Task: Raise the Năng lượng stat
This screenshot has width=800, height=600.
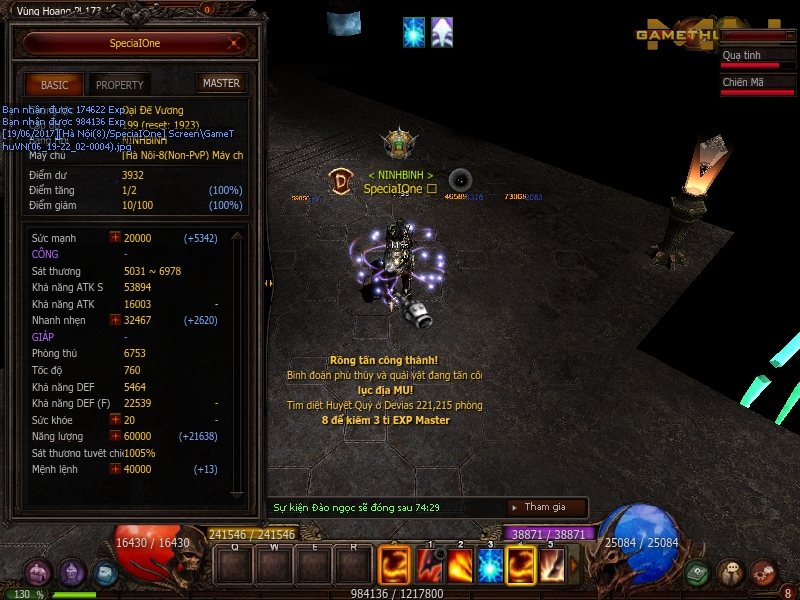Action: [x=115, y=436]
